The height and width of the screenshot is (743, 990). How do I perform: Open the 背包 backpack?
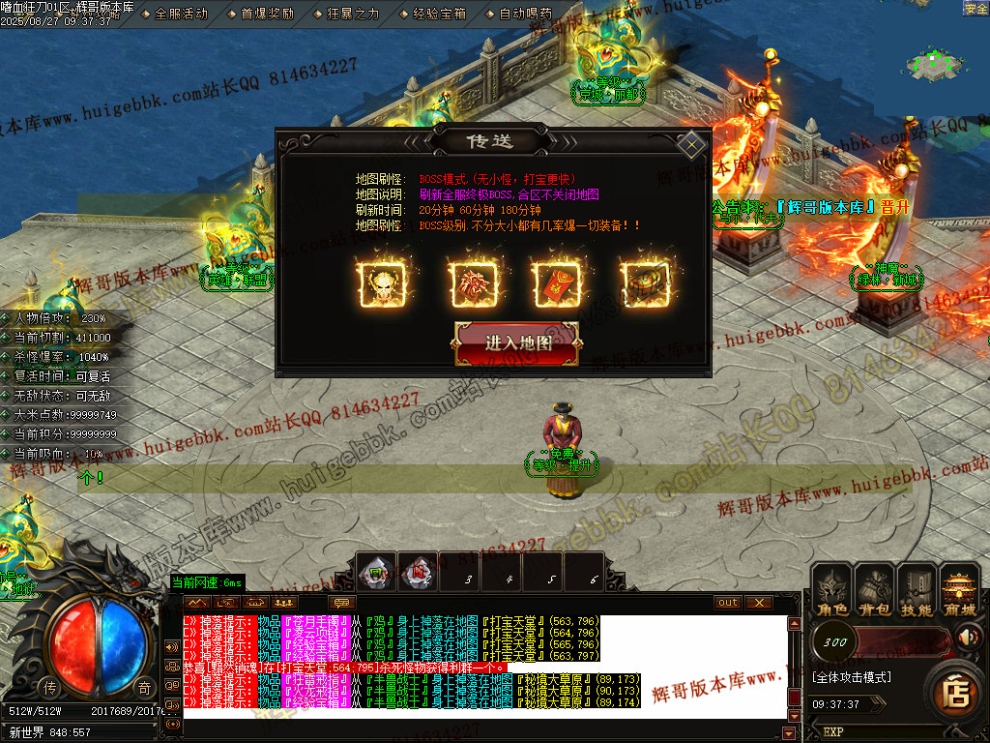point(875,592)
